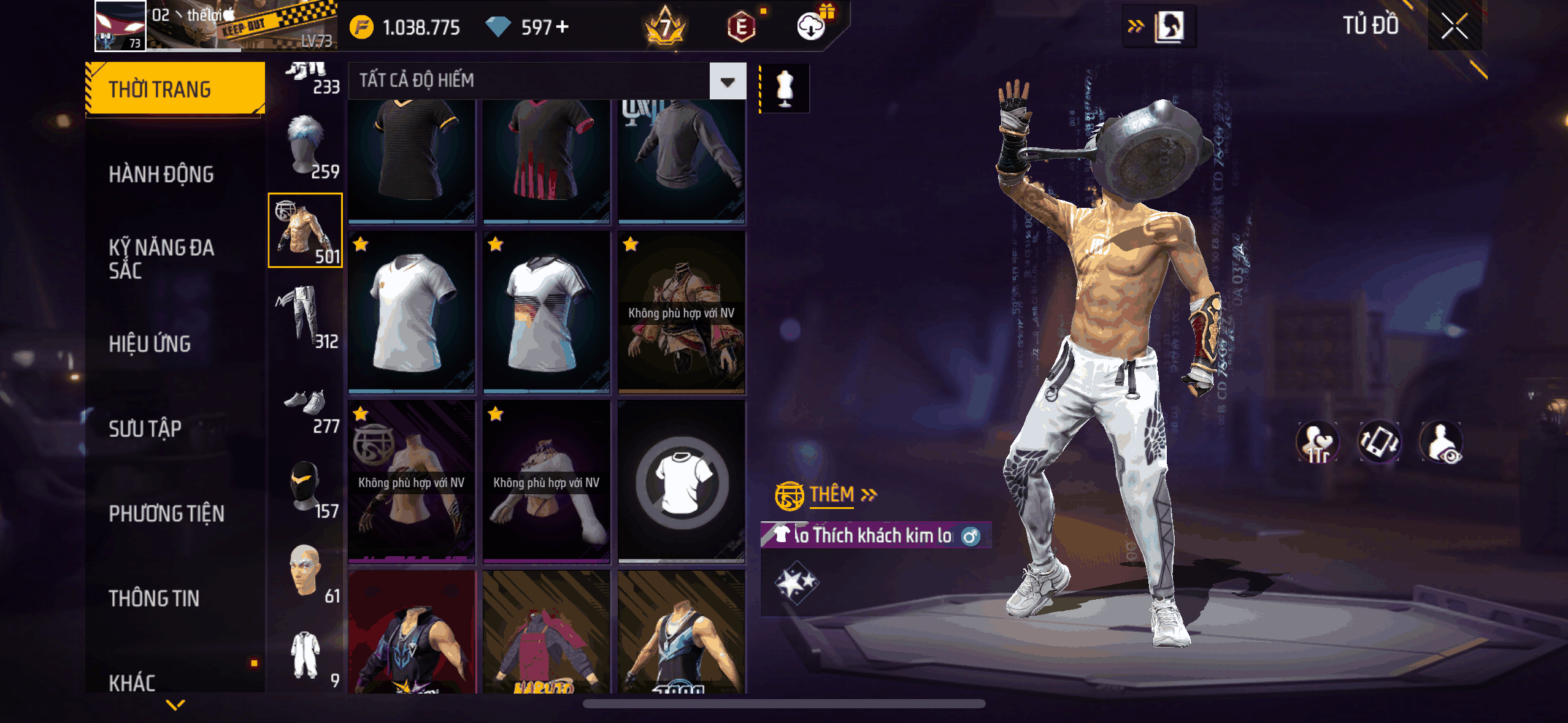Show the THÔNG TIN tab

tap(154, 599)
